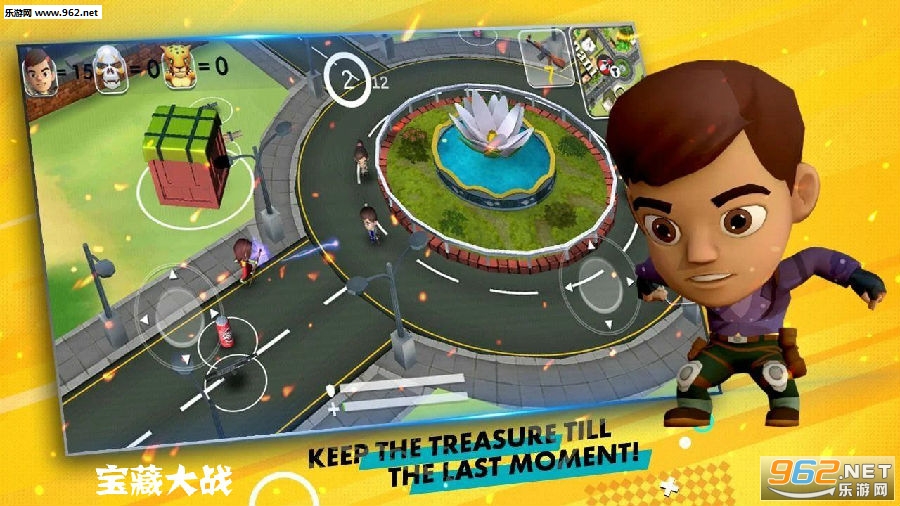Image resolution: width=900 pixels, height=506 pixels.
Task: Click the skull mask avatar icon
Action: (111, 70)
